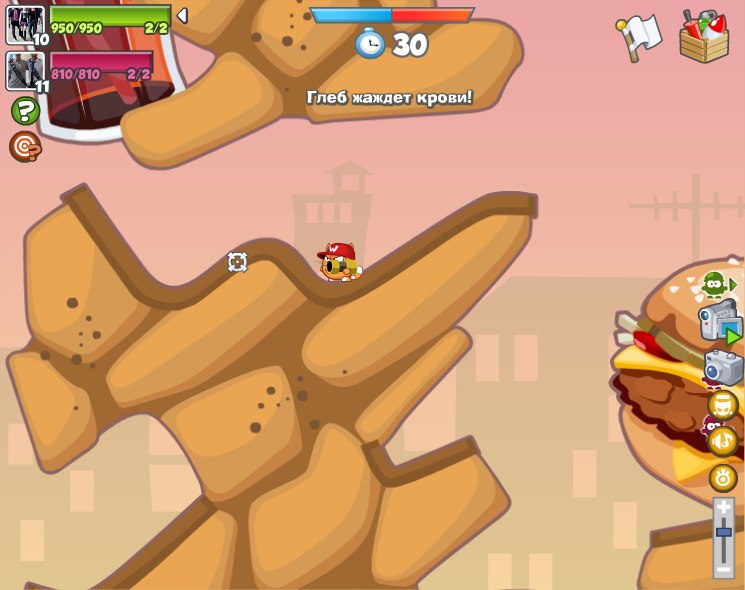Open the green question mark help

25,110
